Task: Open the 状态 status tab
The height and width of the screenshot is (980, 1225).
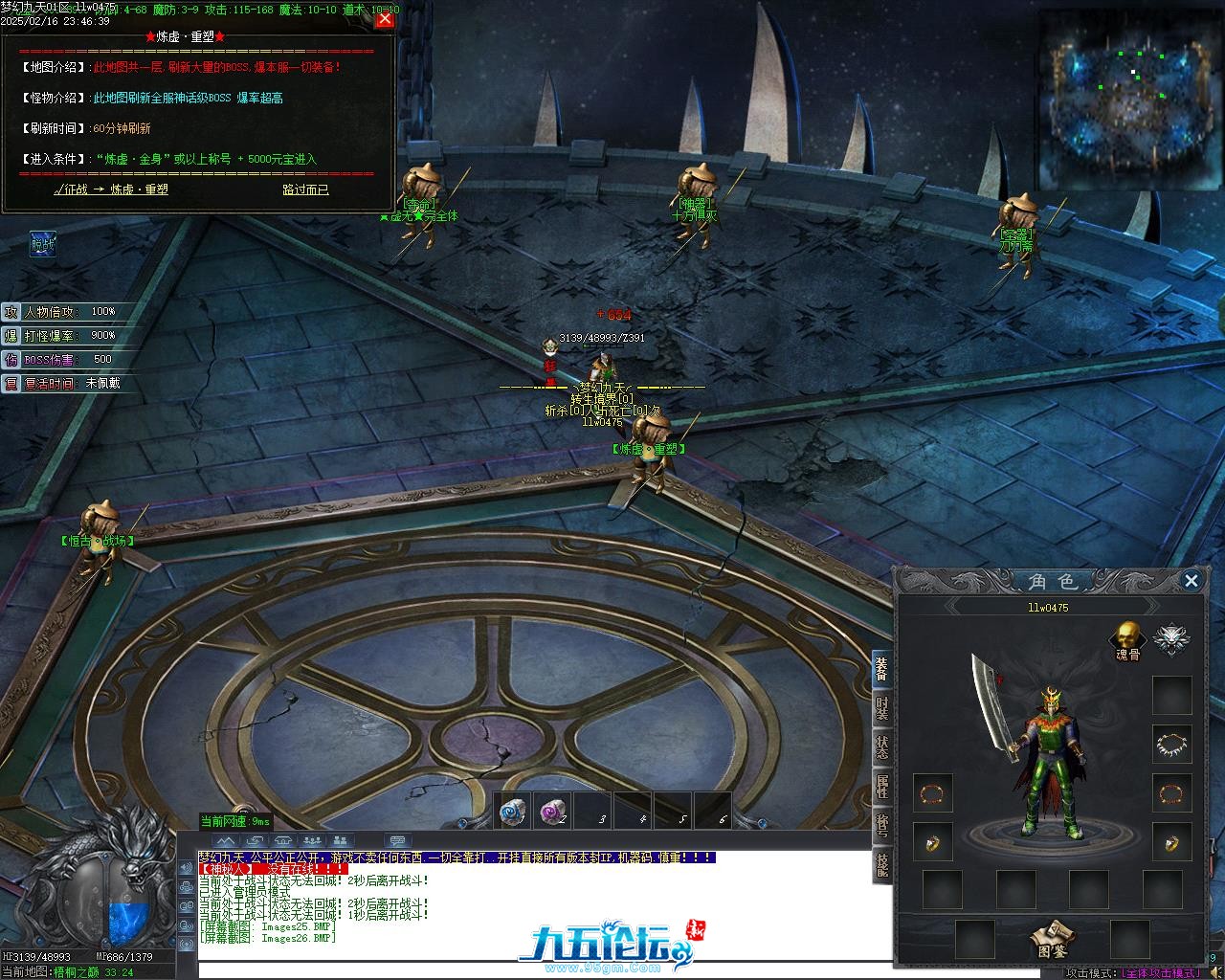Action: tap(881, 747)
